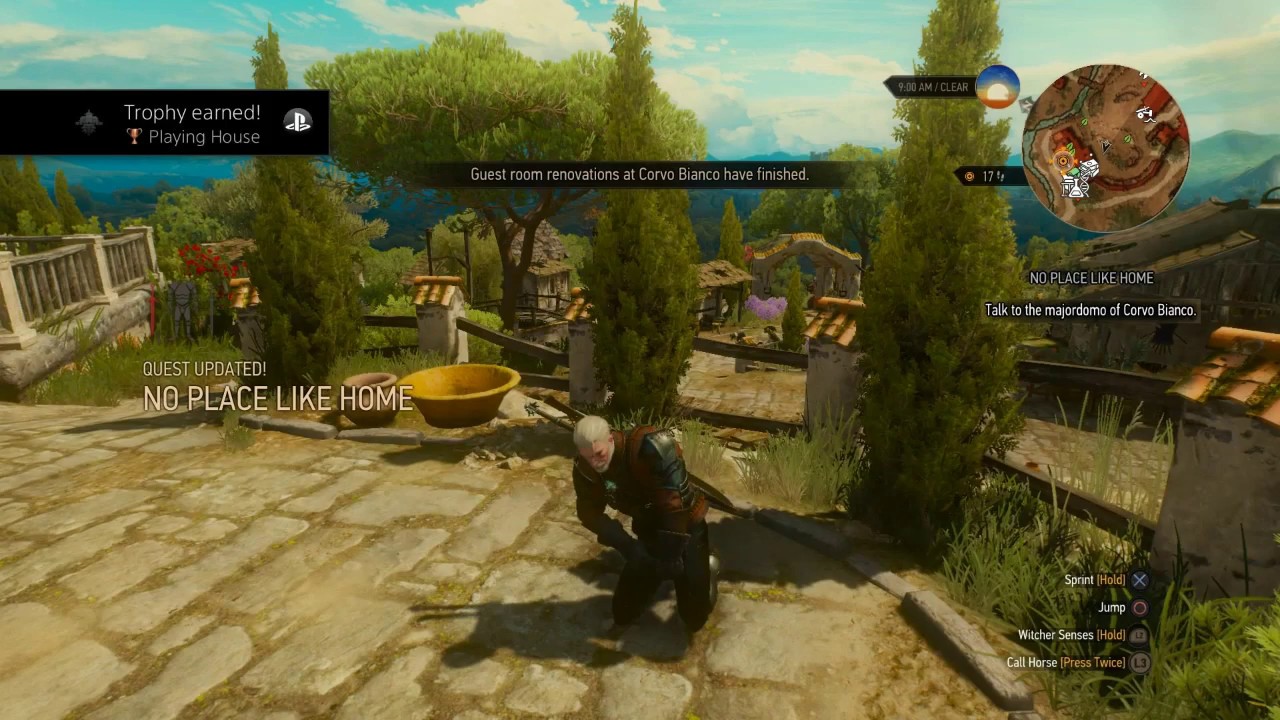1280x720 pixels.
Task: Select the Playing House trophy notification
Action: point(192,125)
